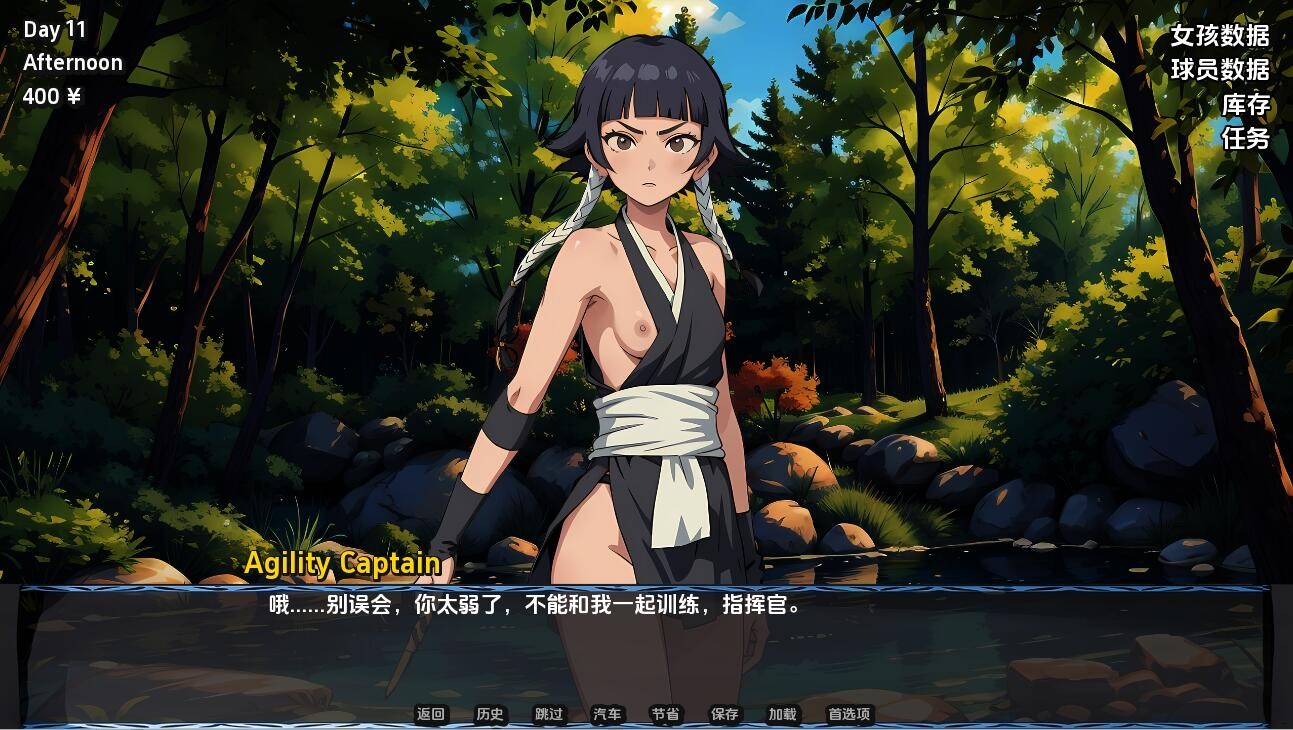Open the 保存 save menu
The width and height of the screenshot is (1293, 730).
tap(724, 714)
